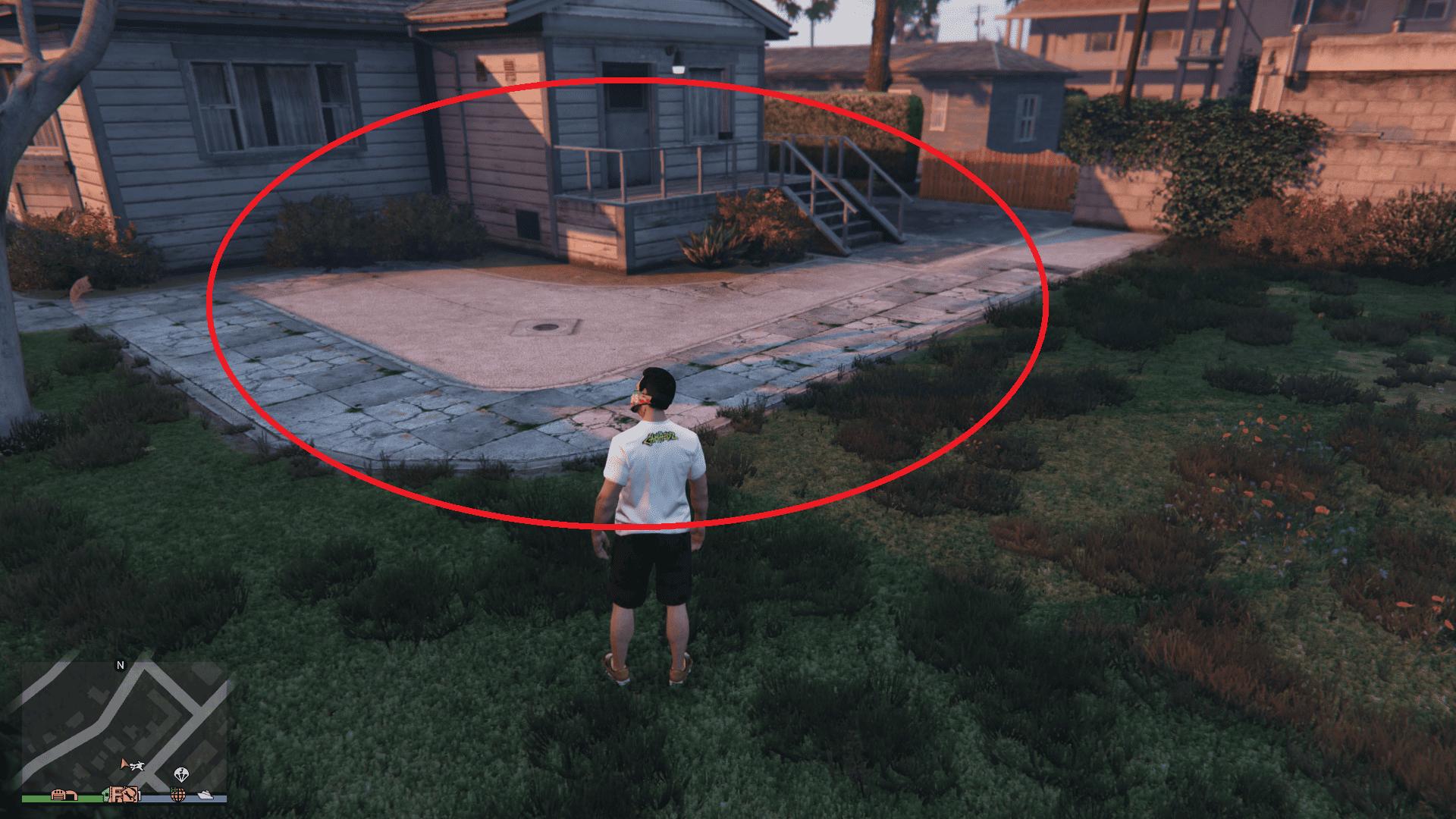The width and height of the screenshot is (1456, 819).
Task: Click the orange player arrow on the minimap
Action: tap(124, 764)
